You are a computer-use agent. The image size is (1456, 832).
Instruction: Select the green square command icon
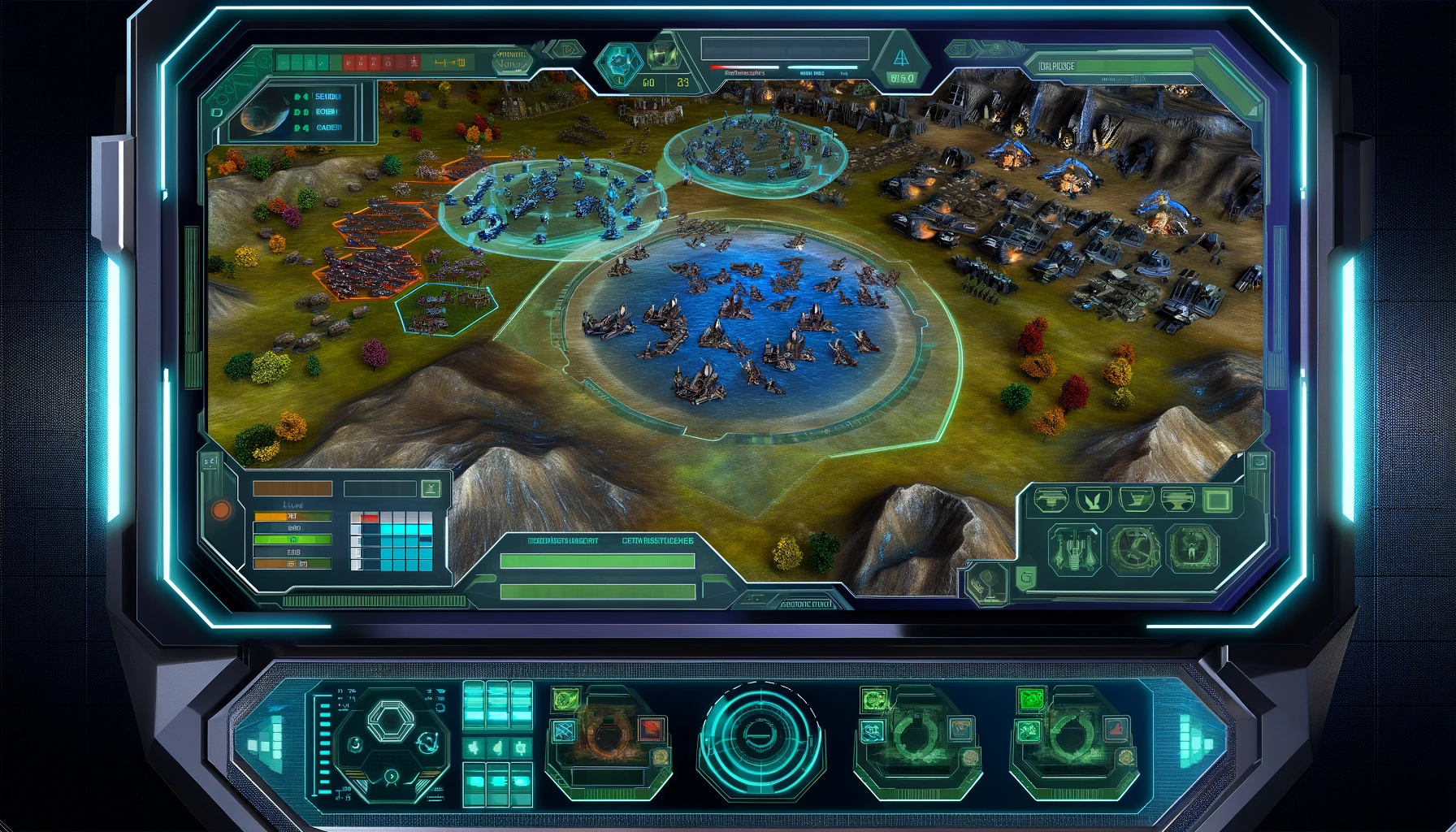(1216, 500)
